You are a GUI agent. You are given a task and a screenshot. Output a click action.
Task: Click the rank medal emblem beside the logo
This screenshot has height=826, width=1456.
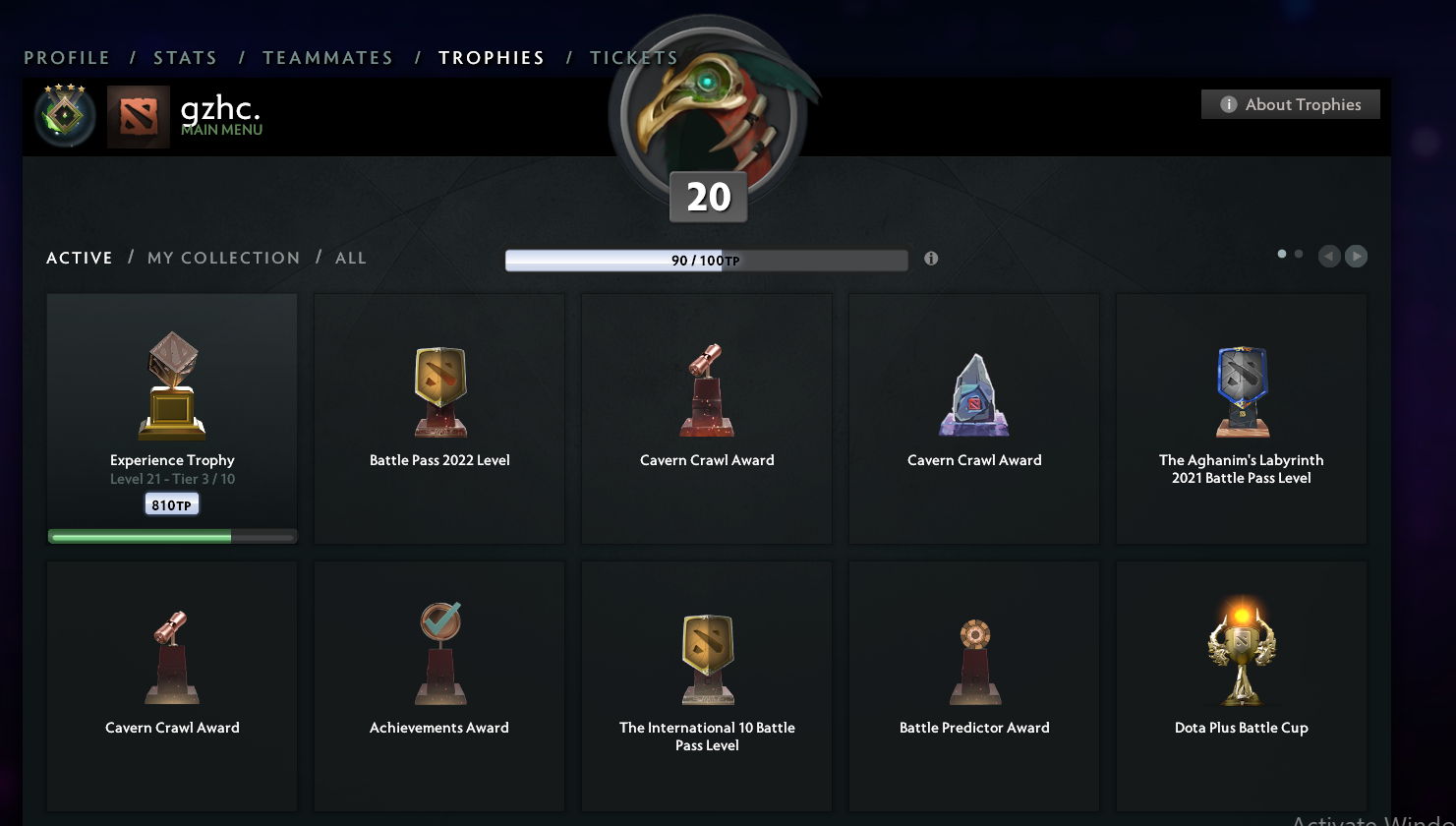click(x=64, y=116)
